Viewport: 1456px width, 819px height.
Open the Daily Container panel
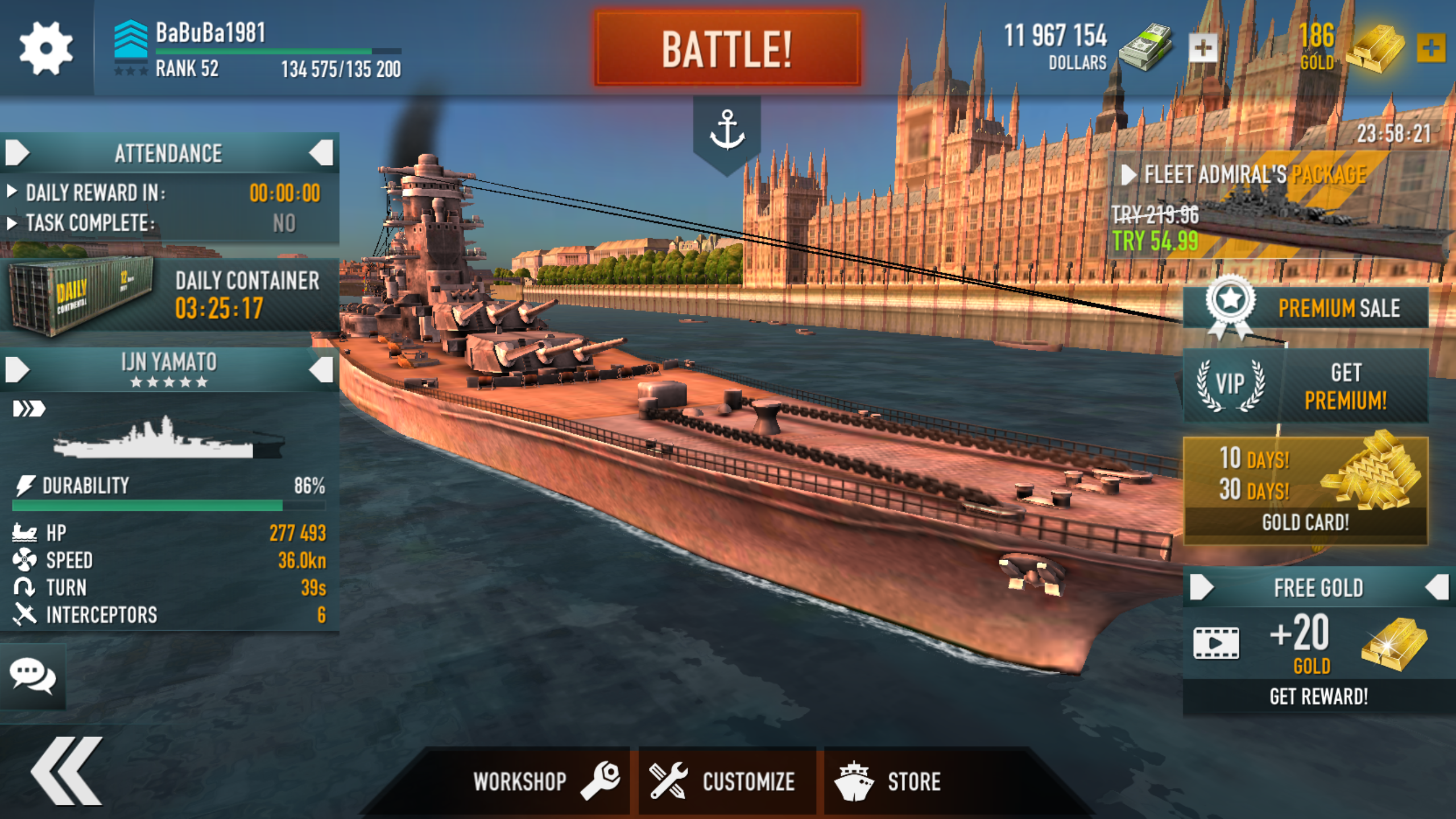(x=169, y=296)
